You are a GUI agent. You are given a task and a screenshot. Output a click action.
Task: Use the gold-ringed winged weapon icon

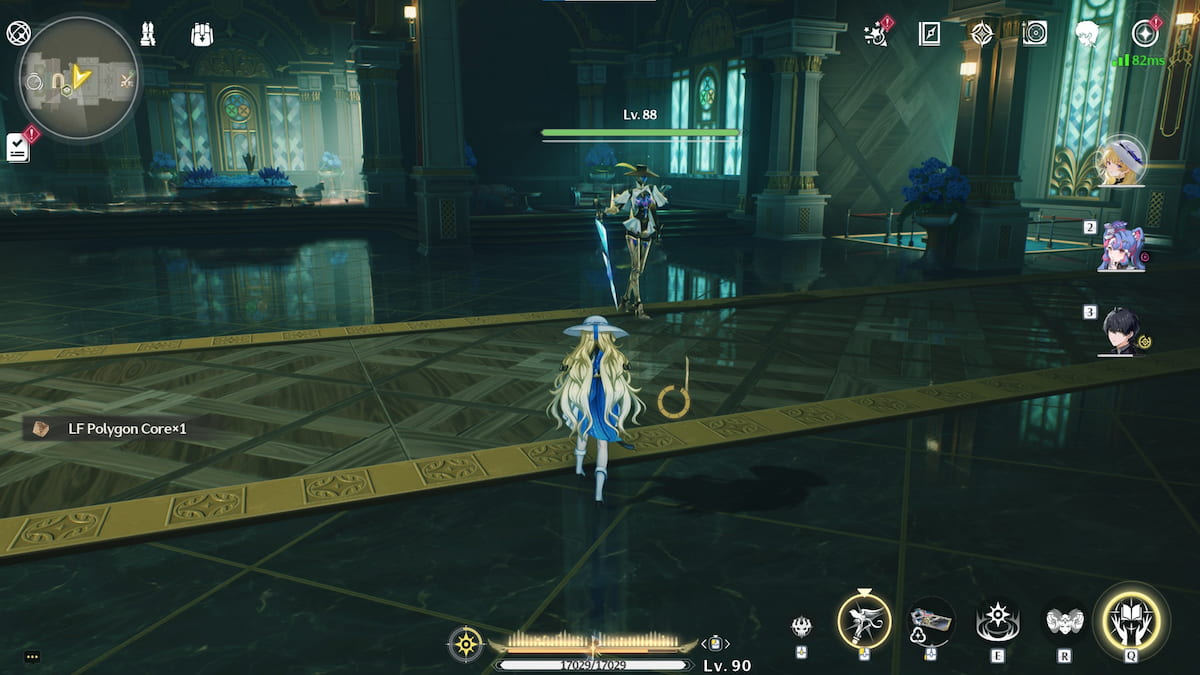[x=864, y=622]
